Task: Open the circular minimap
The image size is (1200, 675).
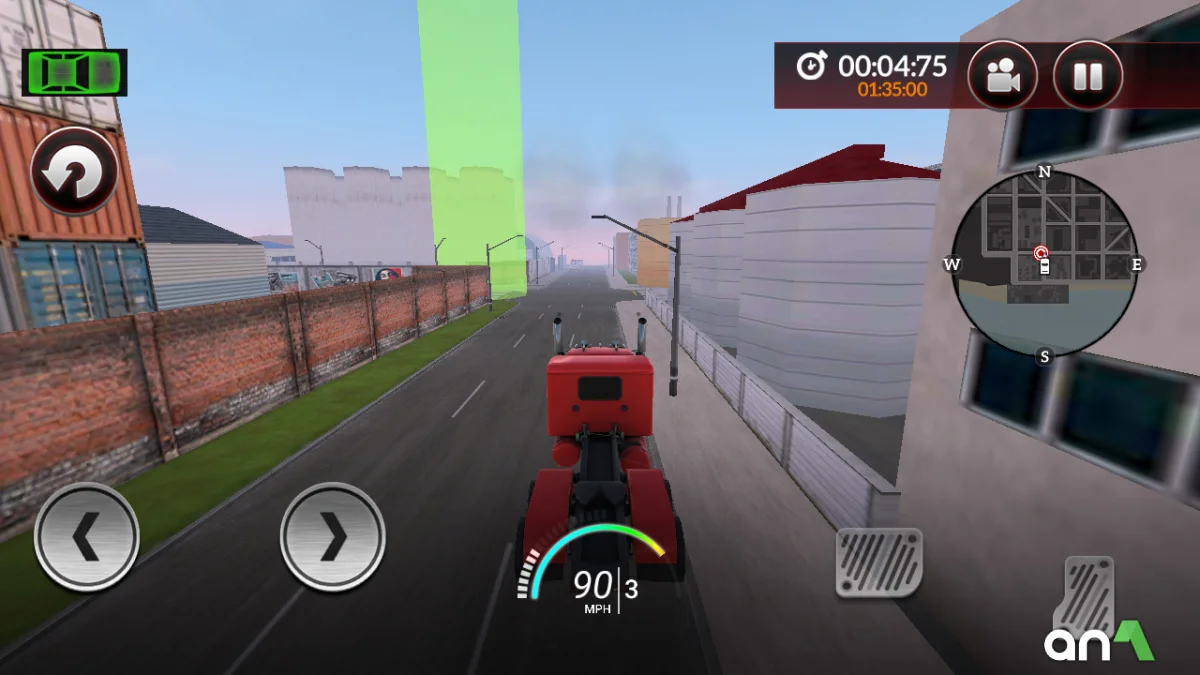Action: [1044, 264]
